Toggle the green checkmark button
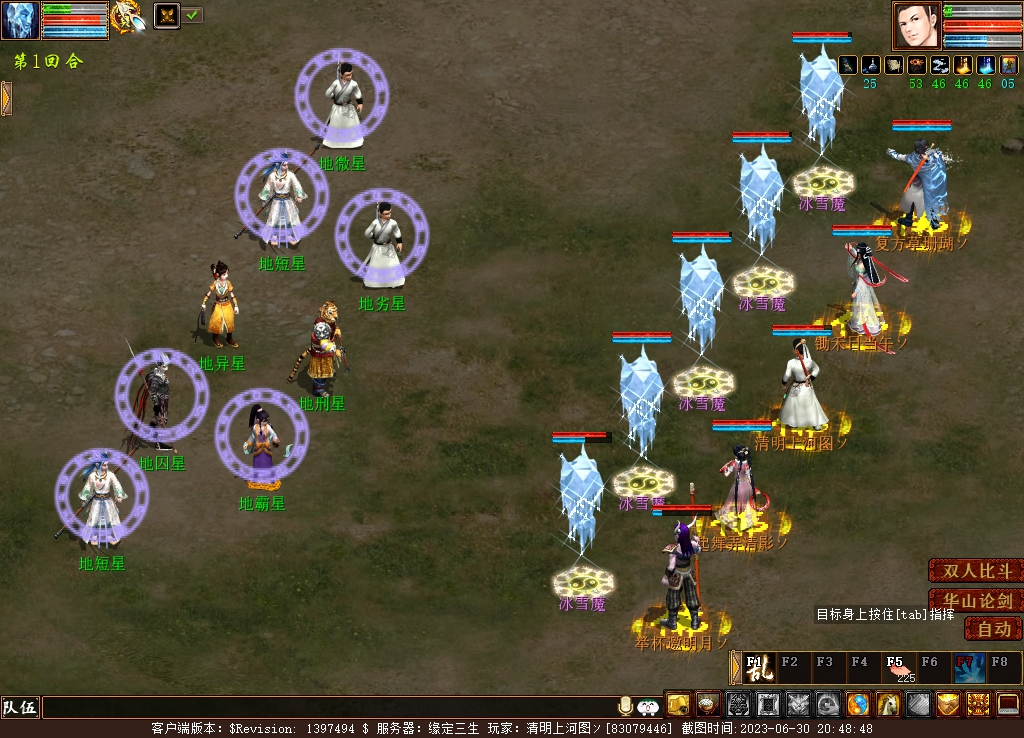Viewport: 1024px width, 738px height. point(193,15)
